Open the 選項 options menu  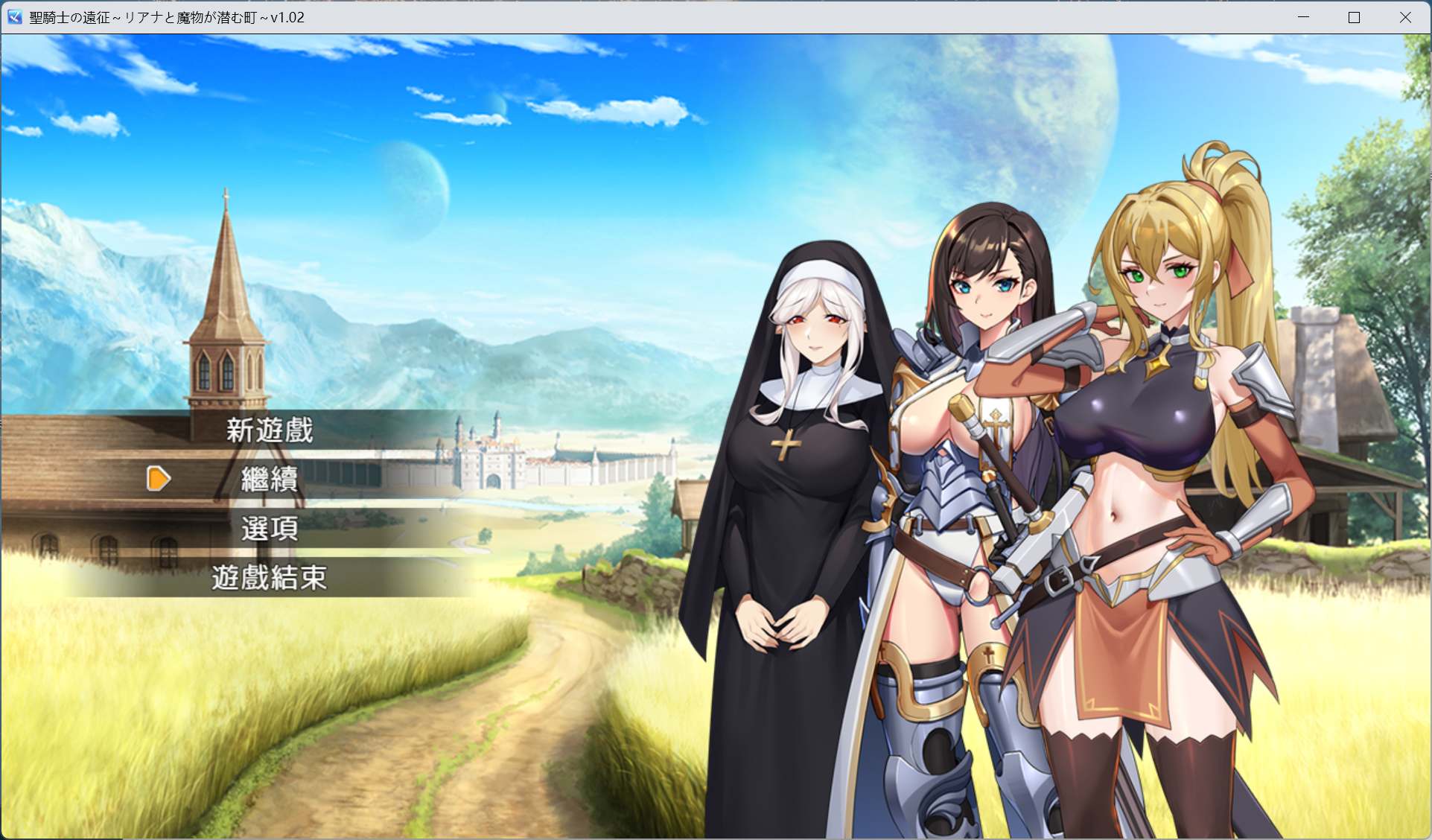270,529
